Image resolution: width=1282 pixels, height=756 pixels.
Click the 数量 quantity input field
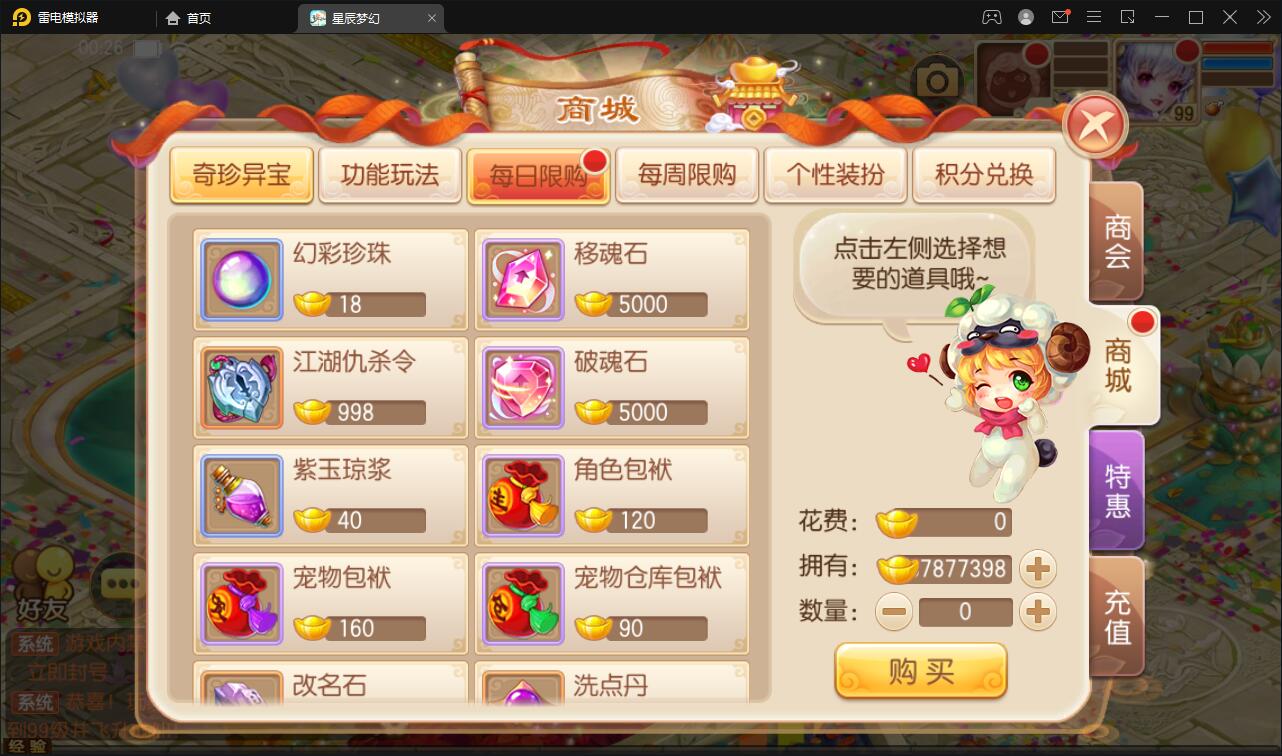[x=966, y=612]
